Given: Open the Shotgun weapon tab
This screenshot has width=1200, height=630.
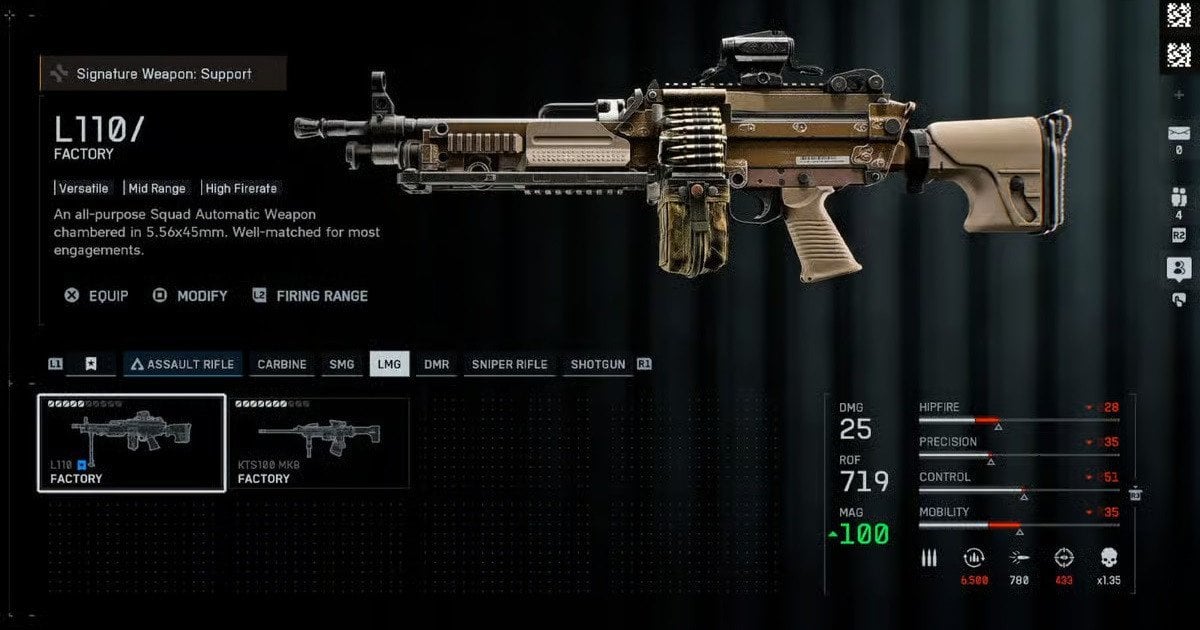Looking at the screenshot, I should point(598,364).
